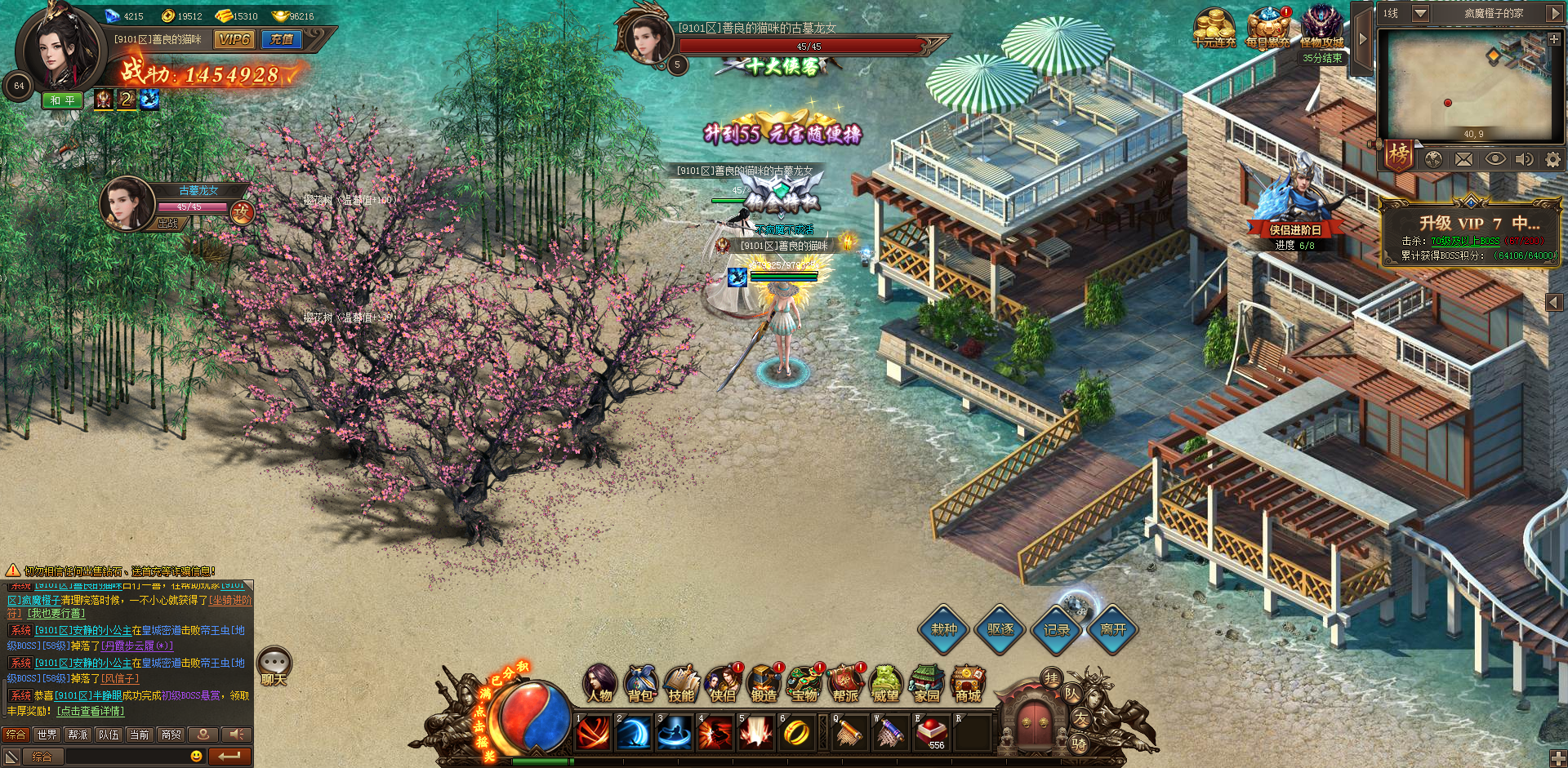Leave the home with 离开
The height and width of the screenshot is (768, 1568).
coord(1112,629)
